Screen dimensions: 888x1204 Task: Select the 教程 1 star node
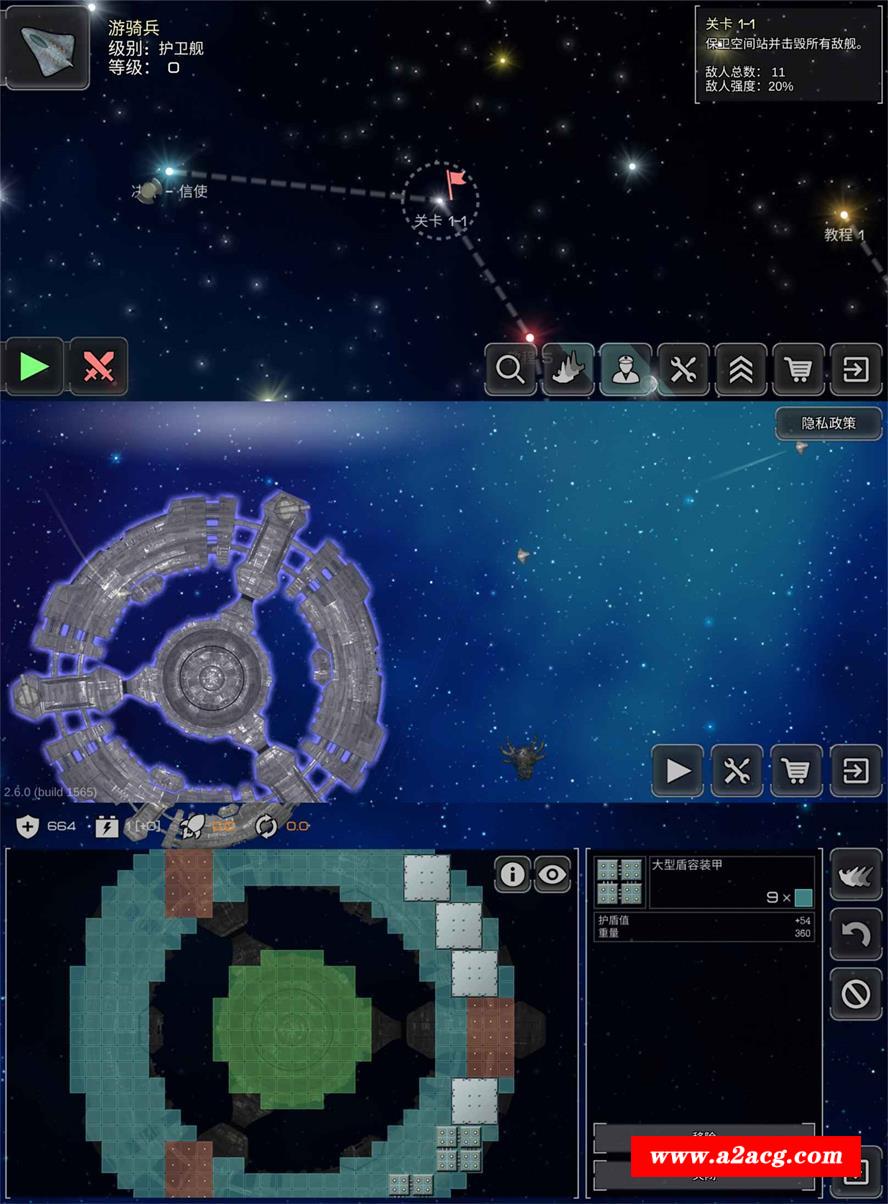coord(843,216)
